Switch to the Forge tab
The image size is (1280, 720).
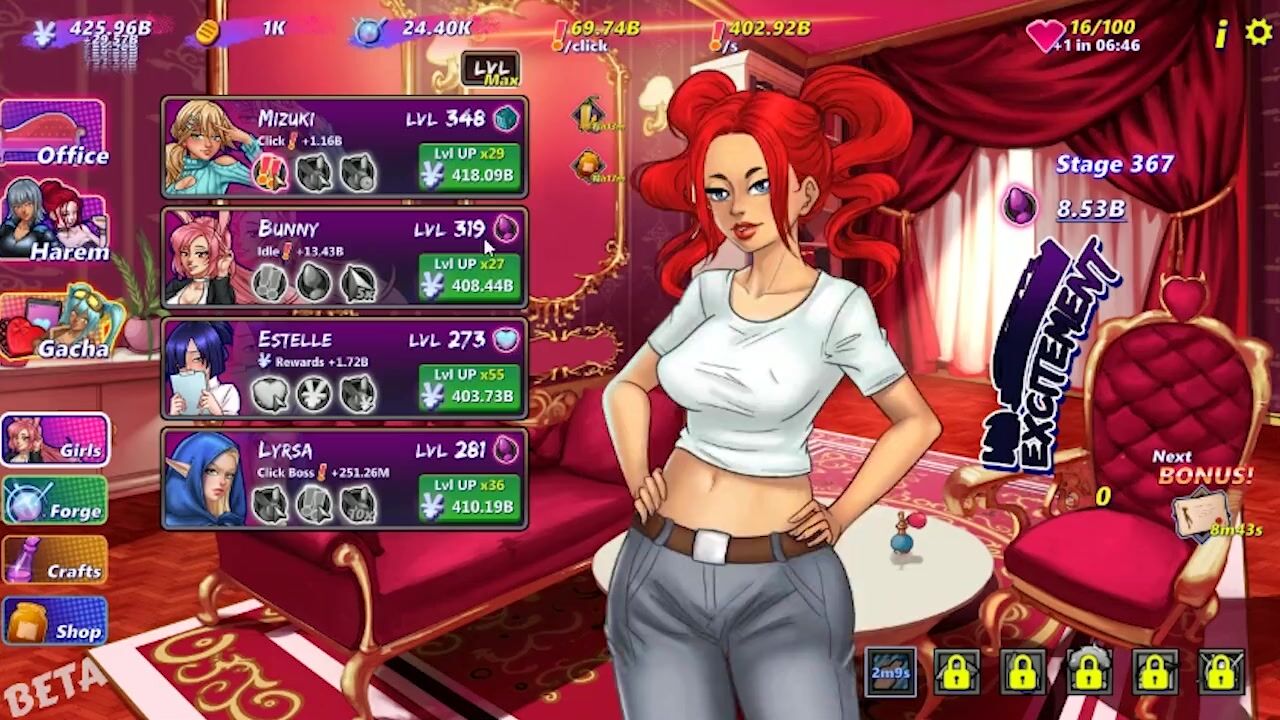click(55, 500)
